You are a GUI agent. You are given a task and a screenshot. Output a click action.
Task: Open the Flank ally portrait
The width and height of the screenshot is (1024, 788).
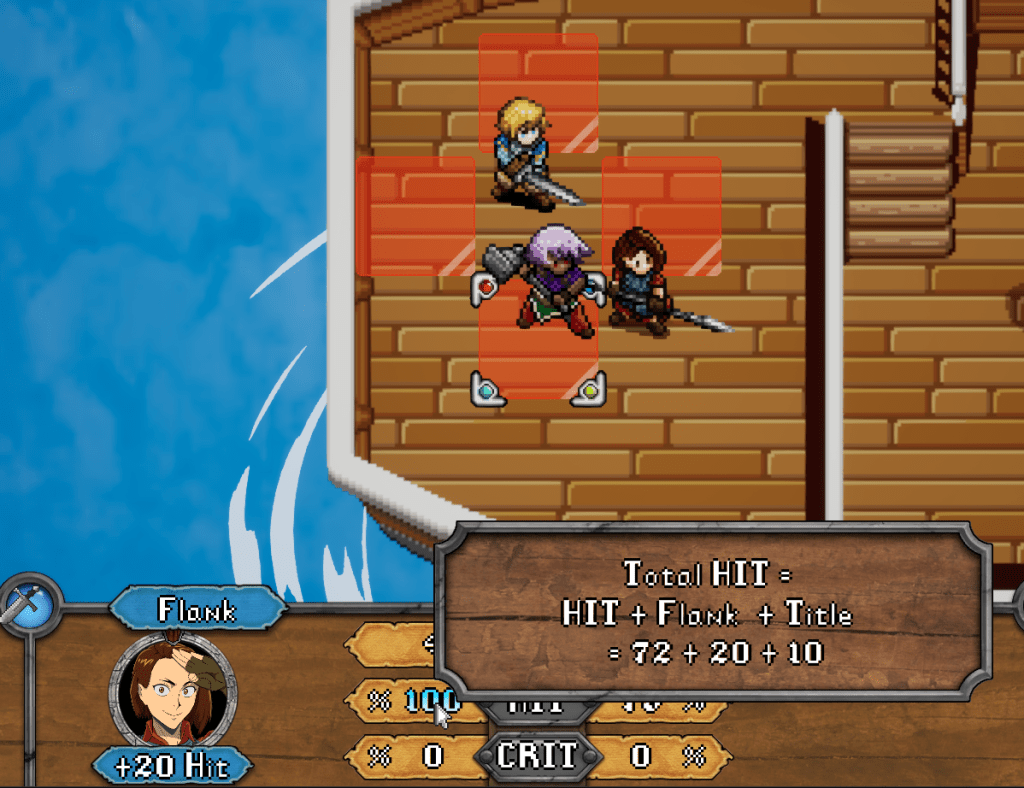tap(175, 692)
